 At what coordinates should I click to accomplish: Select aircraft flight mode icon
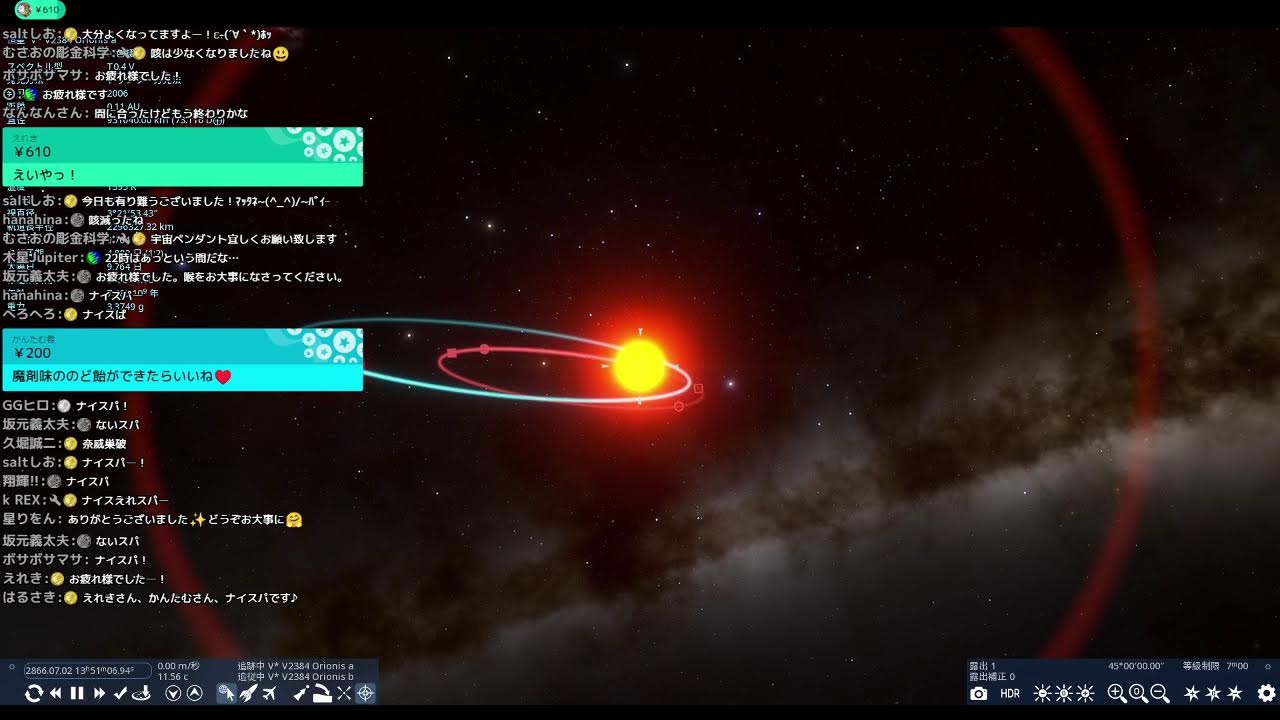[268, 693]
